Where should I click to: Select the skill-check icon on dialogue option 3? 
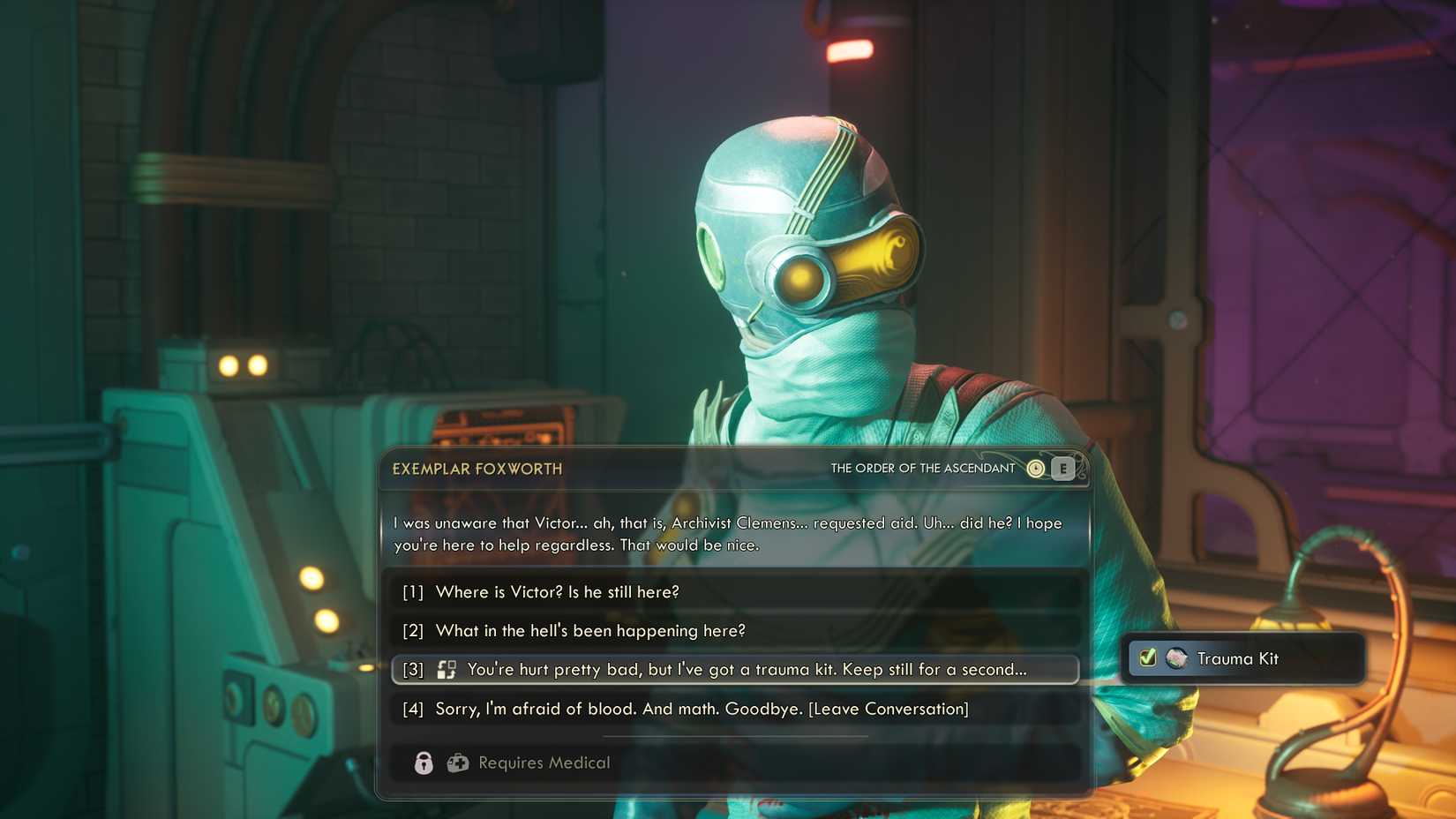(x=448, y=669)
